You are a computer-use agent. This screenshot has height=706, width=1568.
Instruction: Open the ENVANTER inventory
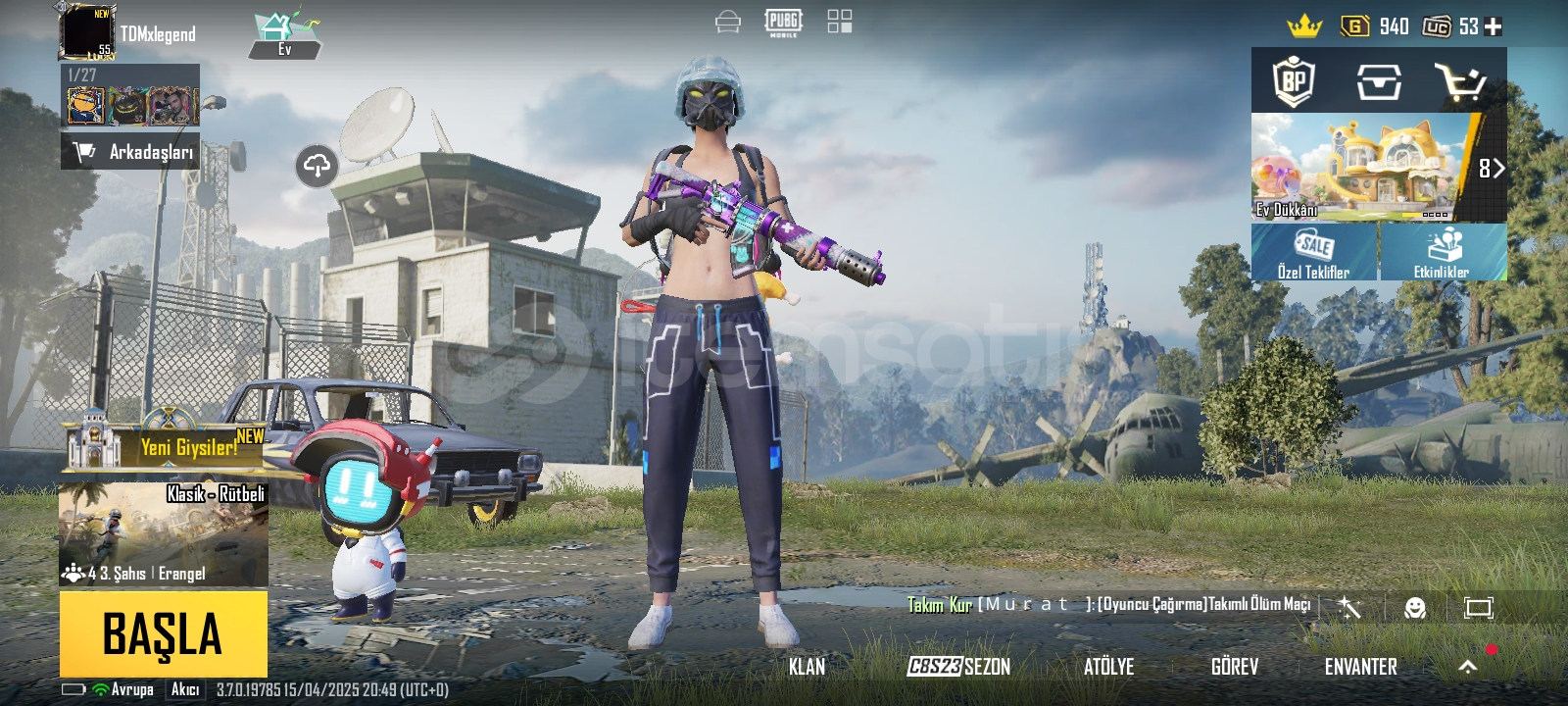(1360, 667)
